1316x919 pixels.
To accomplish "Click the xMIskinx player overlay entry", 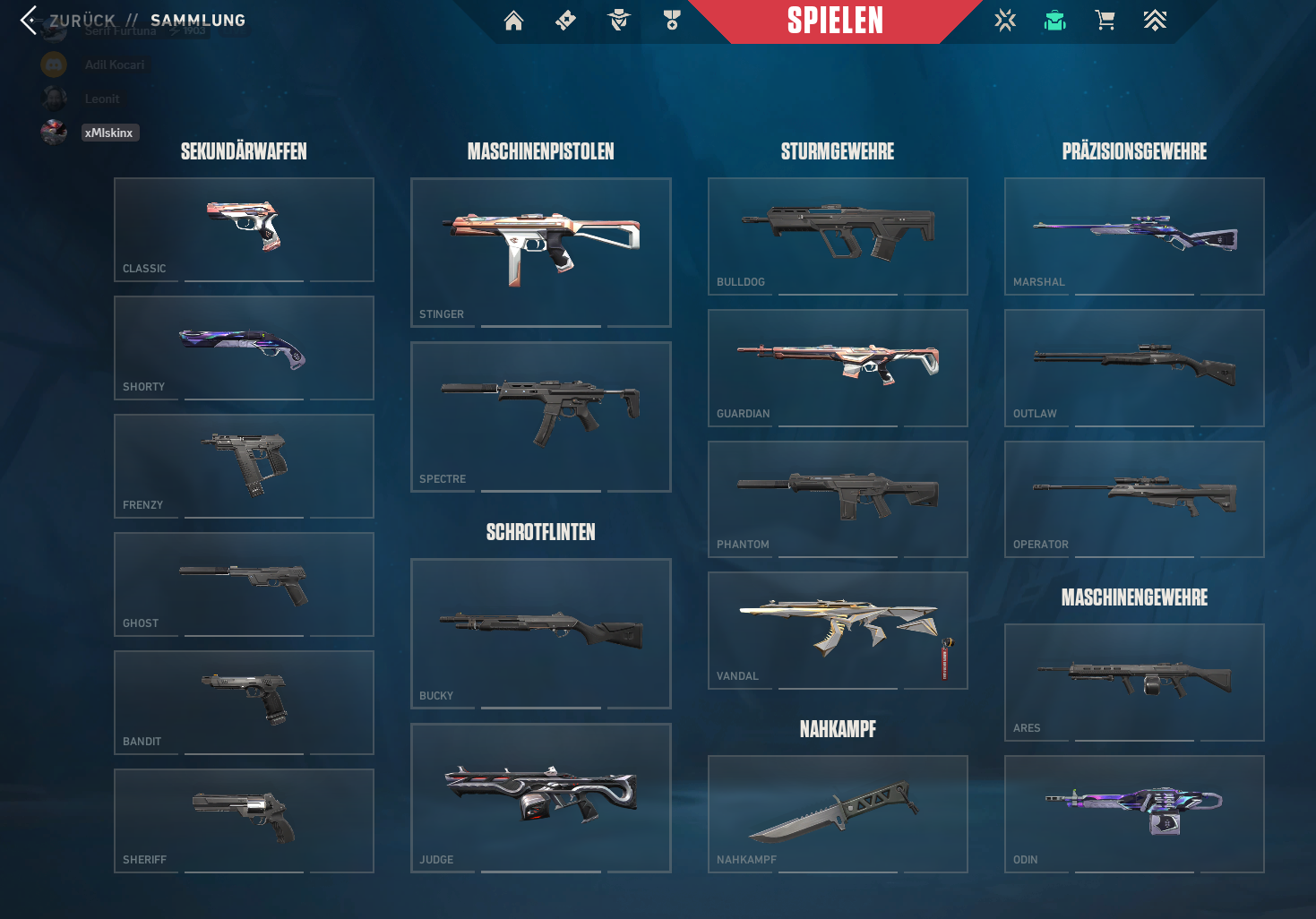I will tap(108, 133).
